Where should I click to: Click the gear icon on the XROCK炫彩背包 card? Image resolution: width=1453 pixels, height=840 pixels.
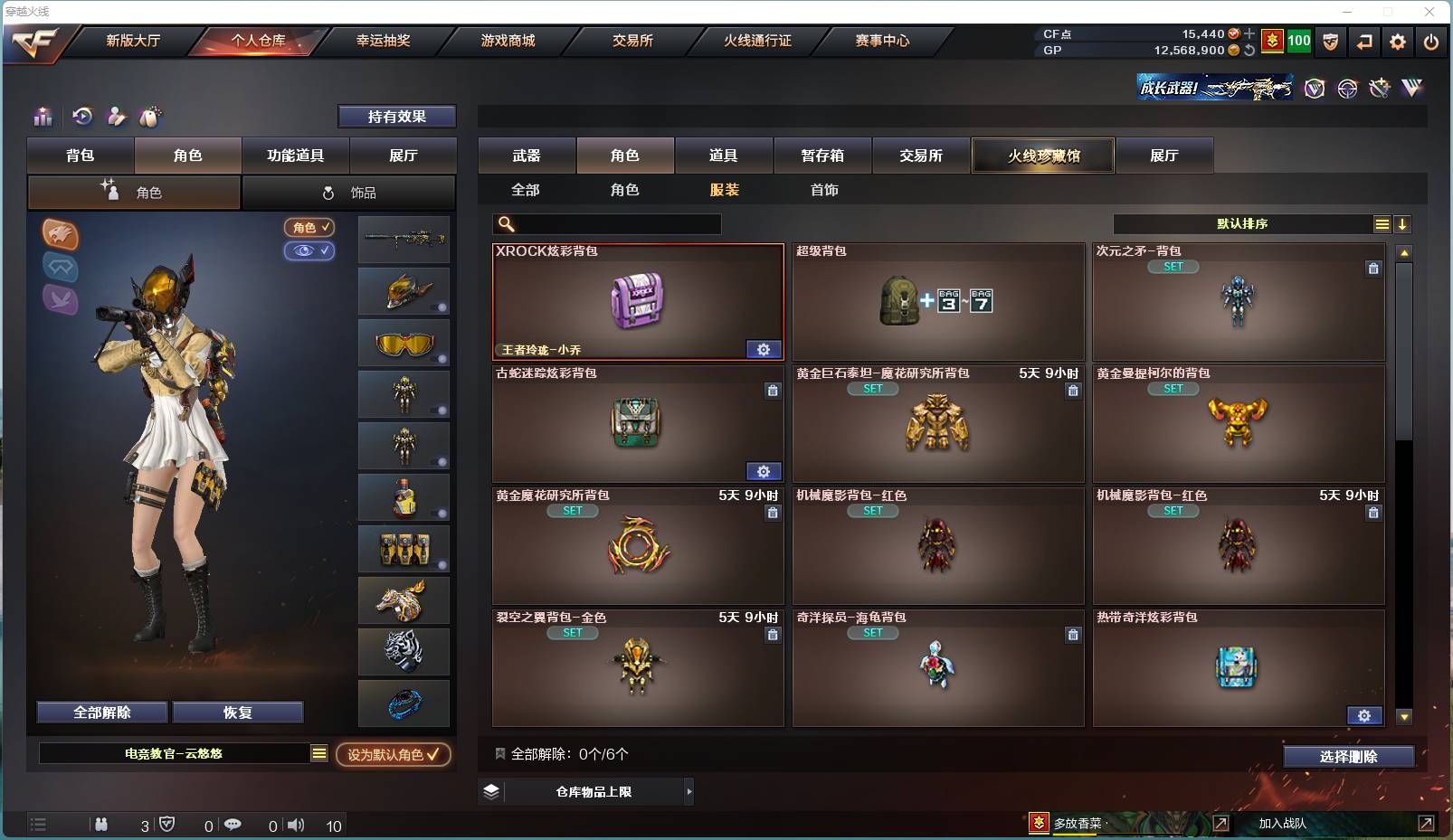click(764, 348)
